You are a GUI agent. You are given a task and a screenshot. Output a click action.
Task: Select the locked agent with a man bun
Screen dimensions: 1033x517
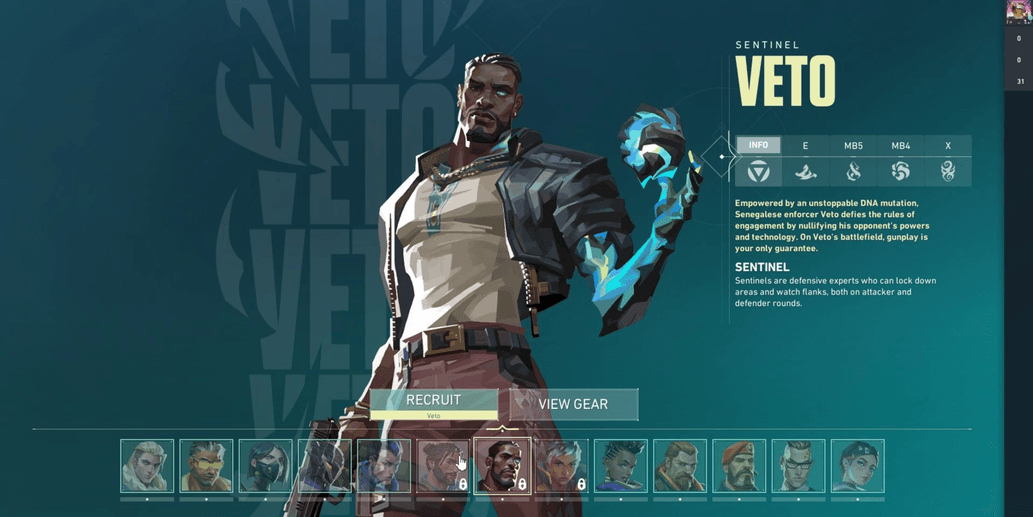[x=443, y=466]
